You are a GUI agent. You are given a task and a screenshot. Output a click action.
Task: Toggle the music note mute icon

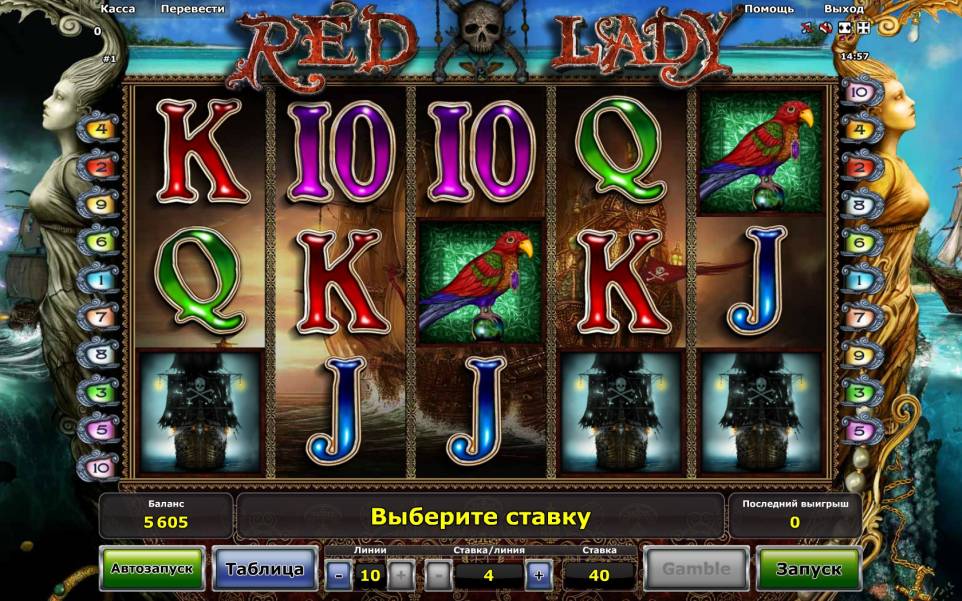click(808, 30)
